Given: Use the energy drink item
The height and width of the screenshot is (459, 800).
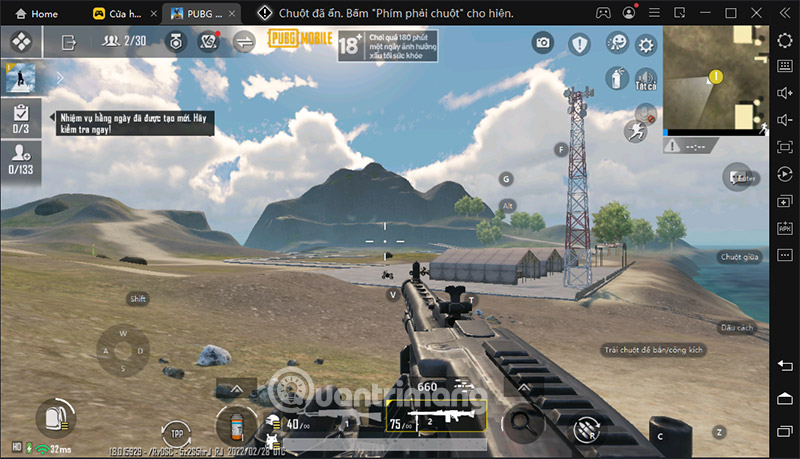Looking at the screenshot, I should point(236,423).
